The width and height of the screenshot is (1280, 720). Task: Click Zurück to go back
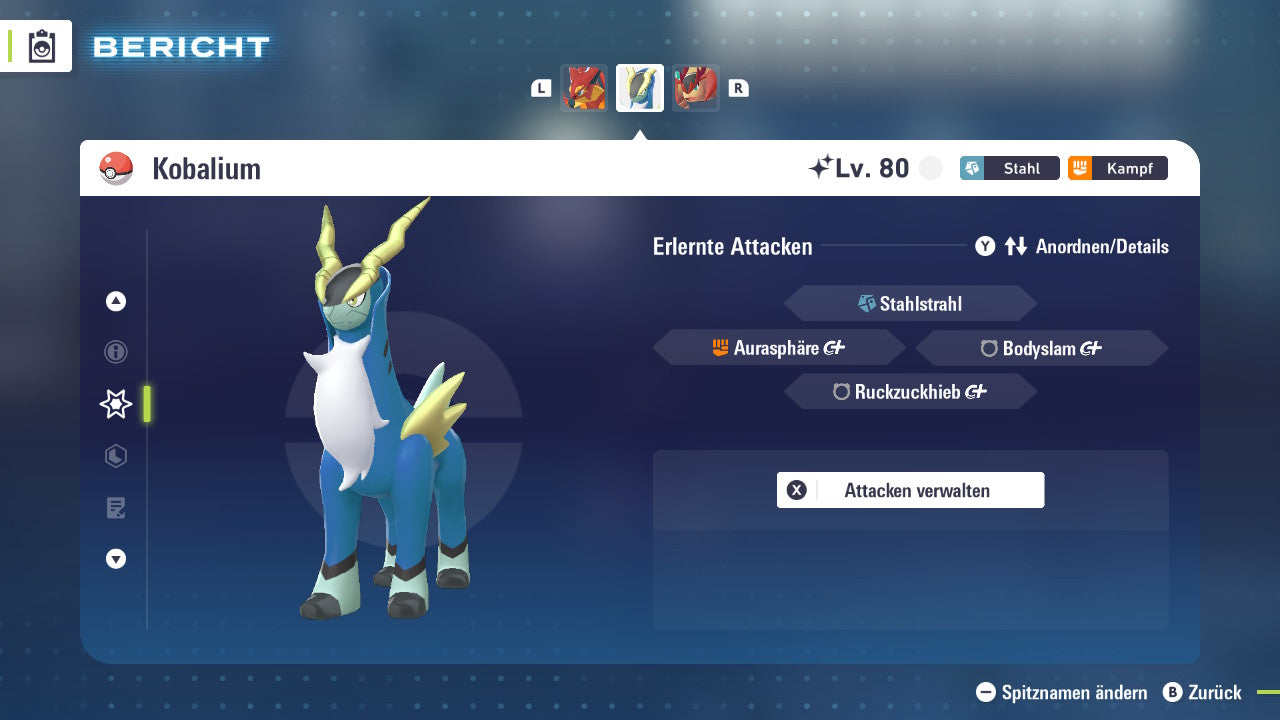coord(1204,692)
